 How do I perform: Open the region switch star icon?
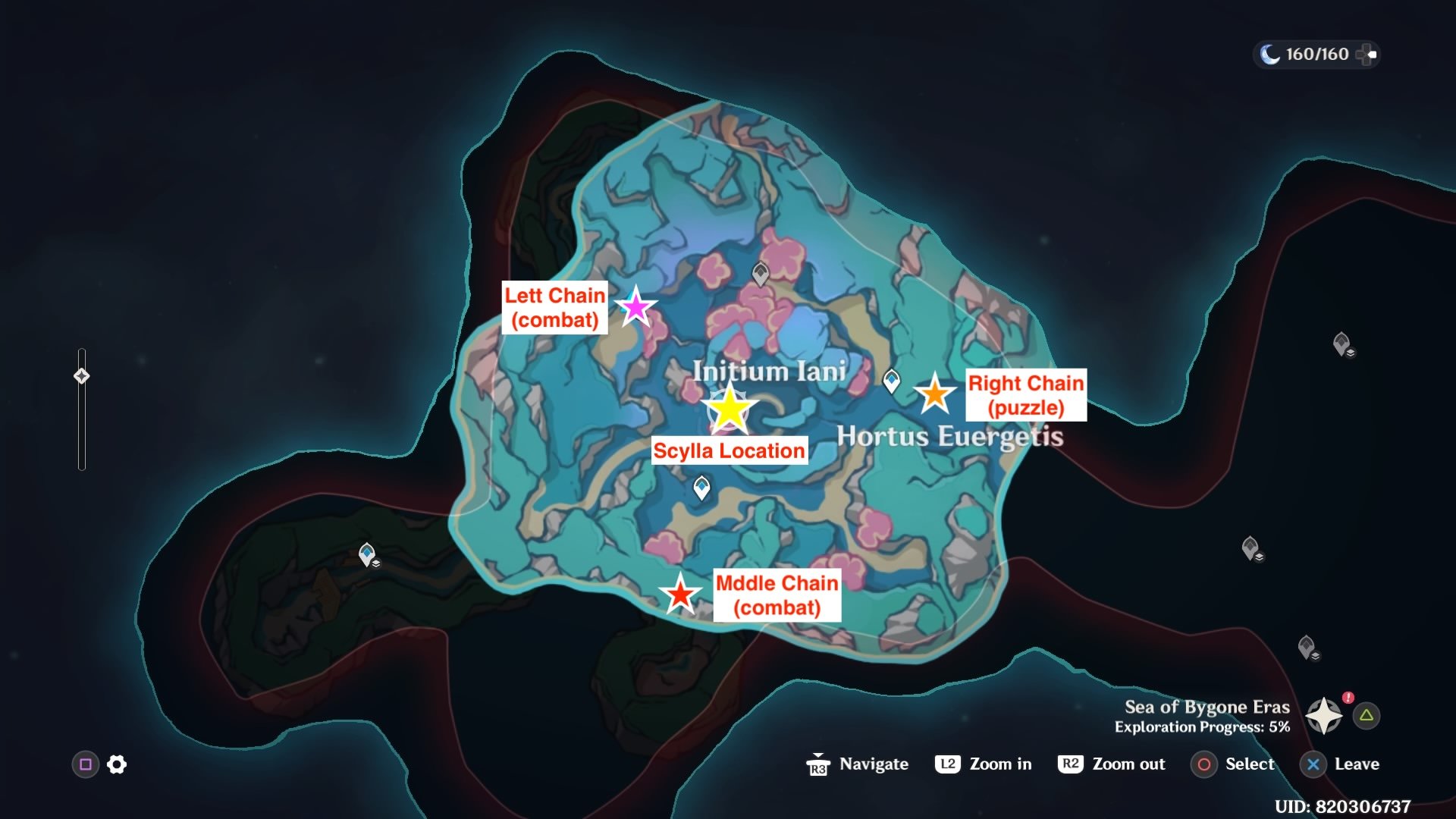coord(1324,716)
